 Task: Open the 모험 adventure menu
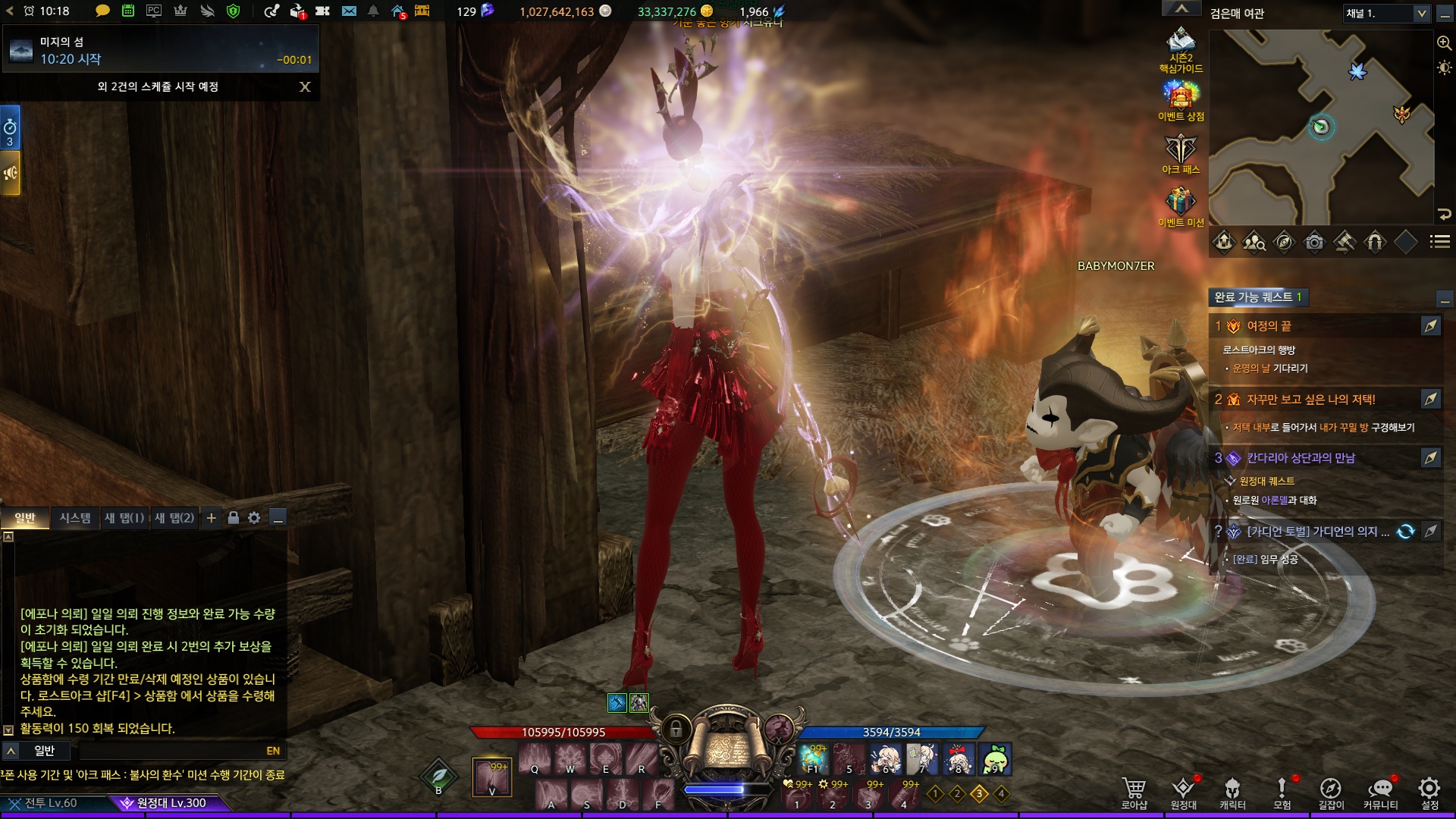1282,792
